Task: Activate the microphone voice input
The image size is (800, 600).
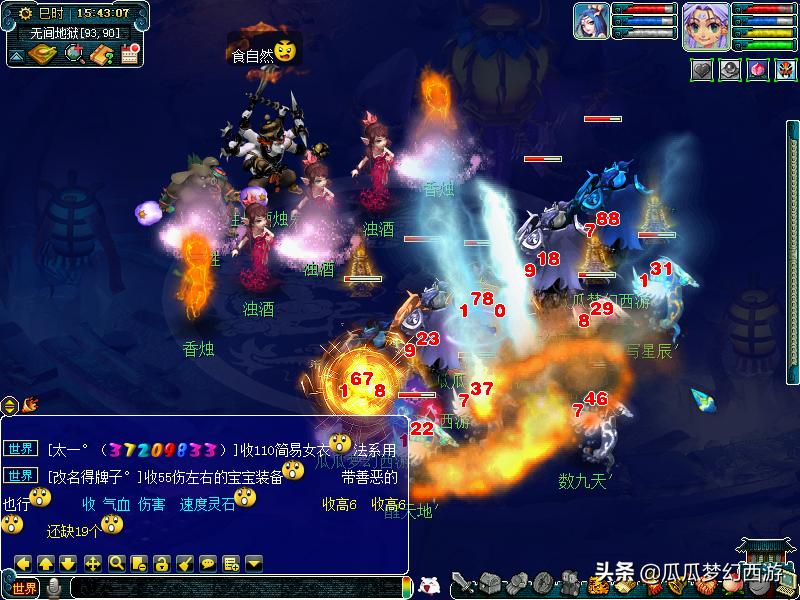Action: (54, 588)
